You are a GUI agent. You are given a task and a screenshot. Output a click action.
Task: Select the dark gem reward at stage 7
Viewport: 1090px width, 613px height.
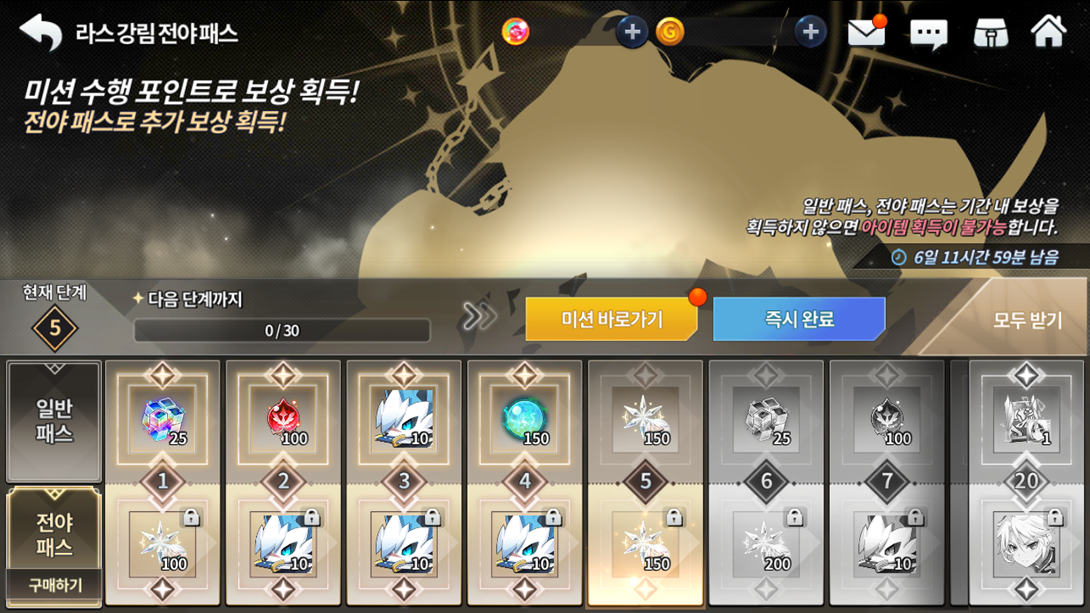pos(887,420)
